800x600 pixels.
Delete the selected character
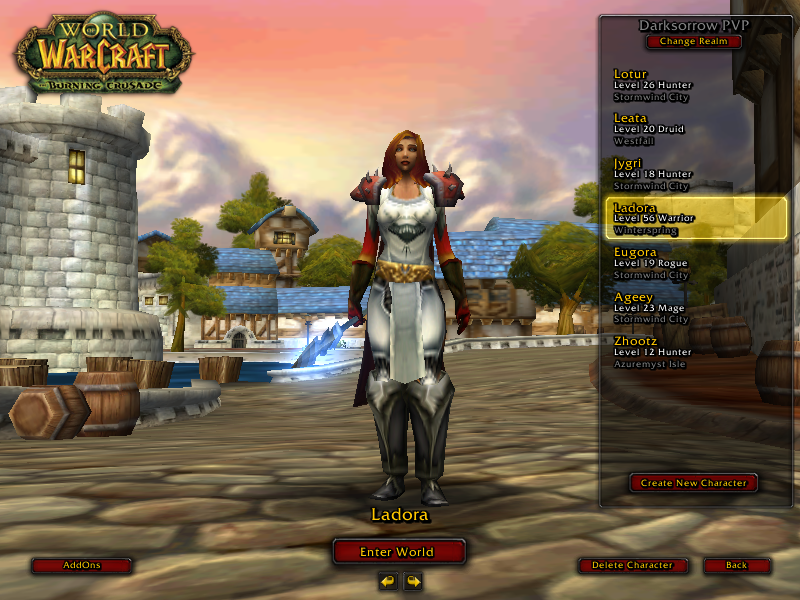pos(633,565)
